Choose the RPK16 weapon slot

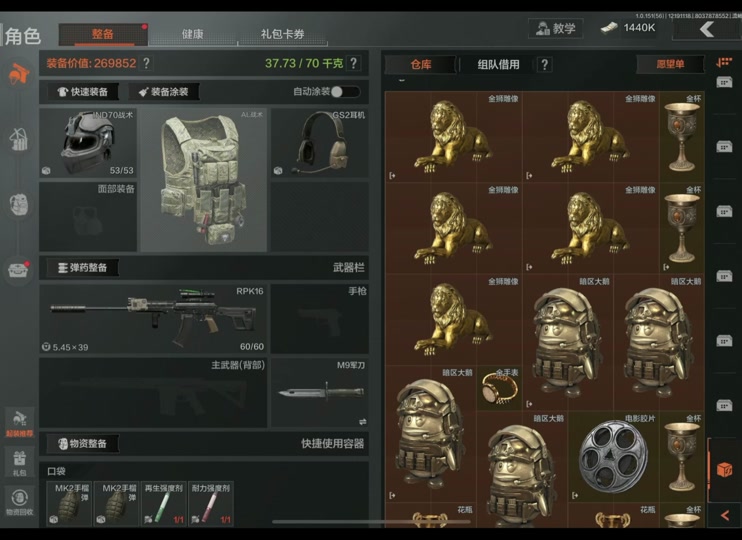152,318
